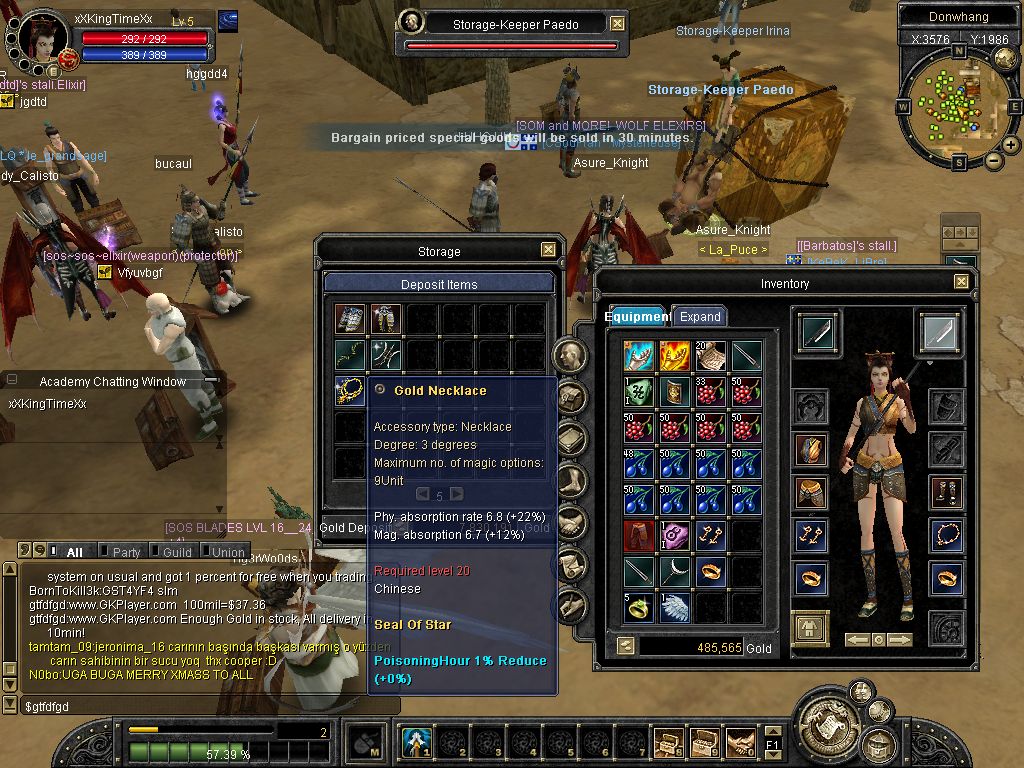
Task: Select the equipped boots slot
Action: coord(946,492)
